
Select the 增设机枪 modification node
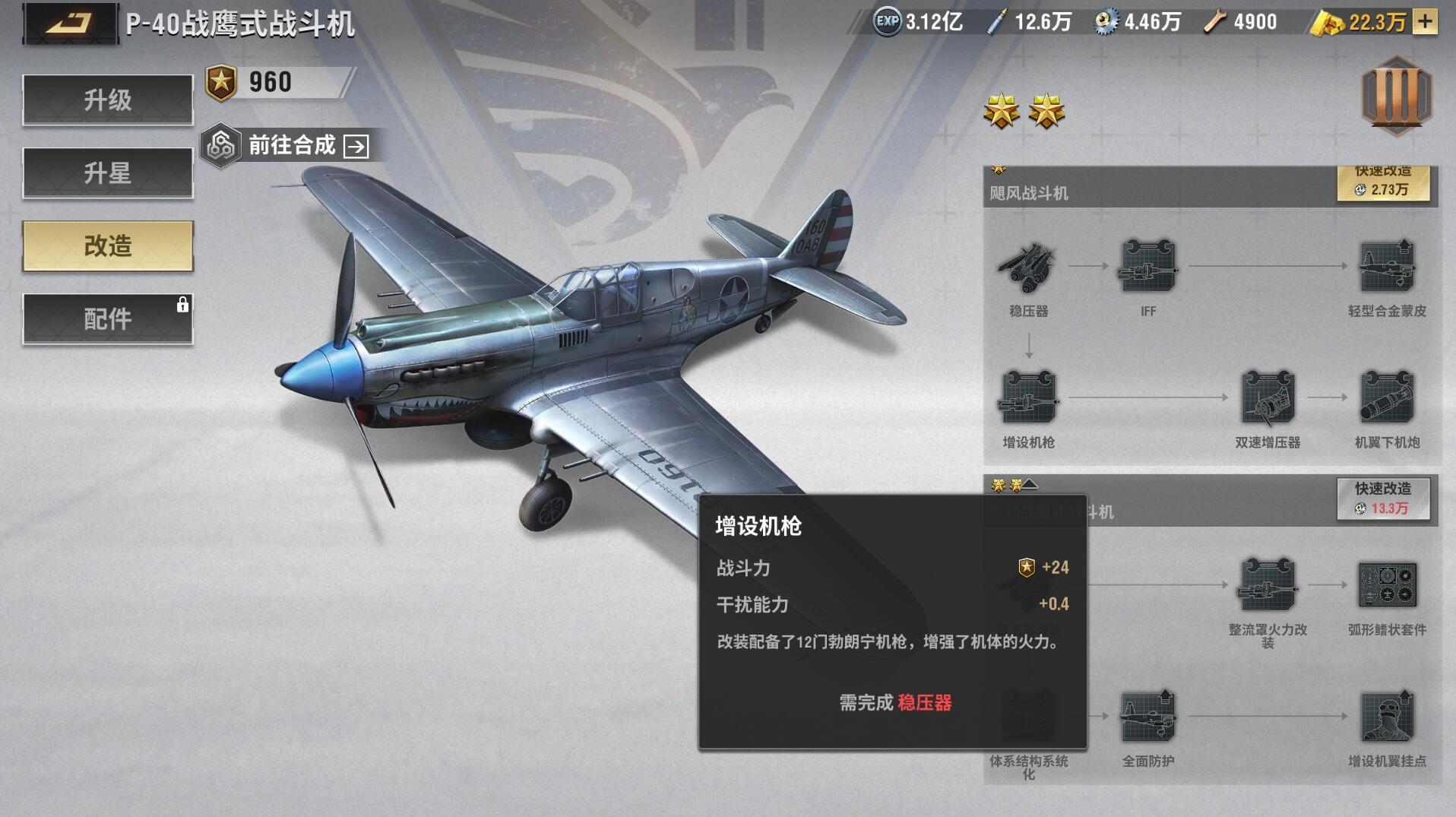click(1028, 397)
